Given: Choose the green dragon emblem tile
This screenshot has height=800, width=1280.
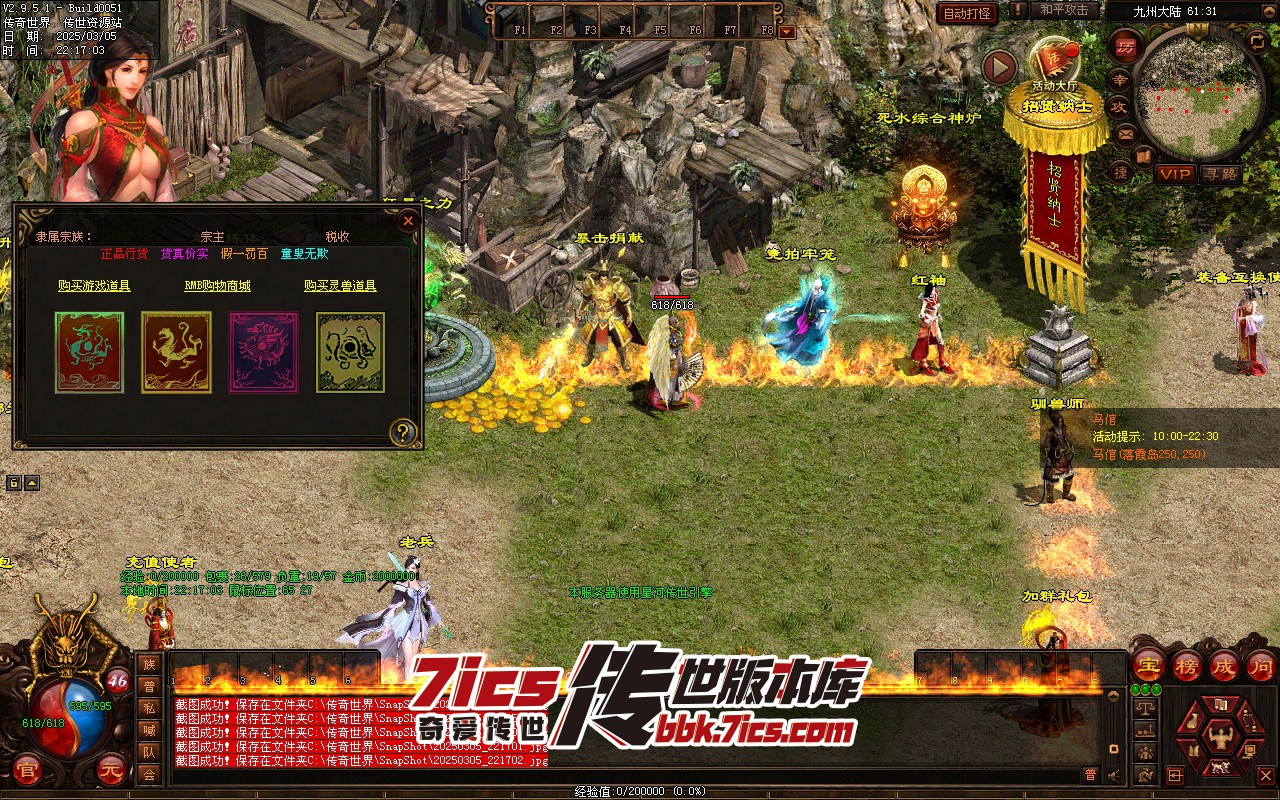Looking at the screenshot, I should (x=90, y=352).
